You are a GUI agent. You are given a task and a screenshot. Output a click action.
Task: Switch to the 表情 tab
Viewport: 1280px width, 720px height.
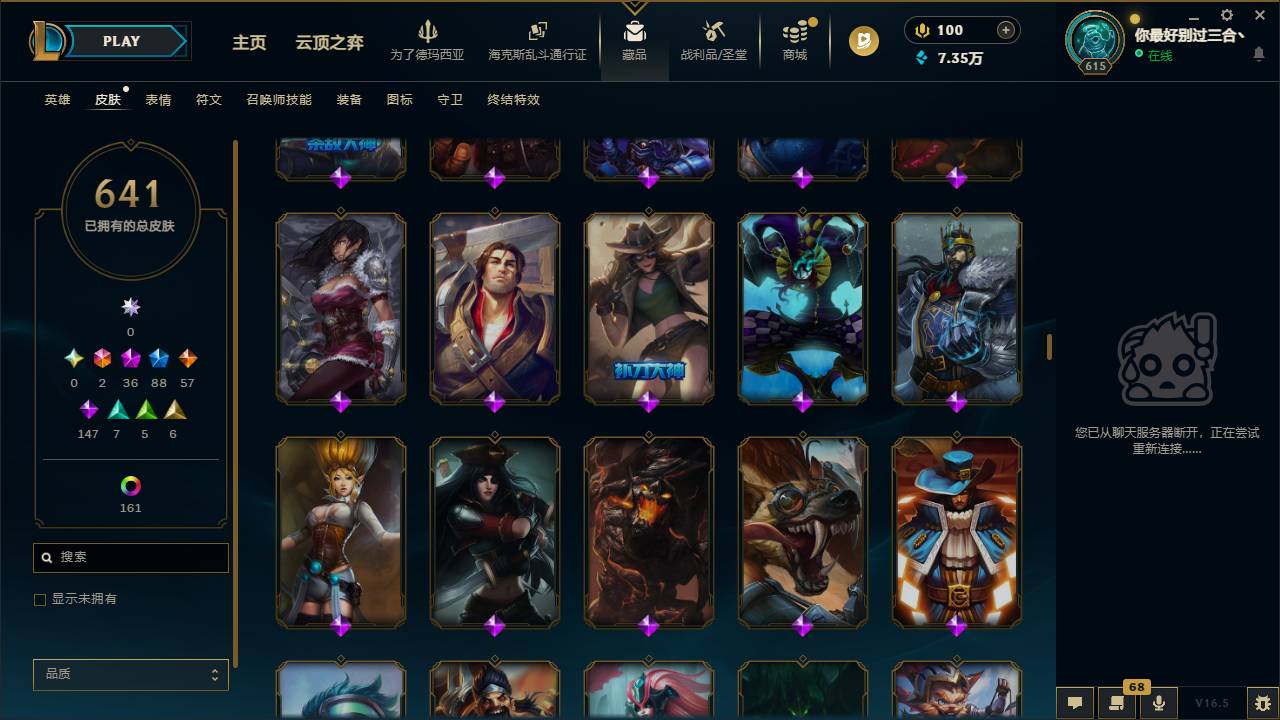pos(160,100)
